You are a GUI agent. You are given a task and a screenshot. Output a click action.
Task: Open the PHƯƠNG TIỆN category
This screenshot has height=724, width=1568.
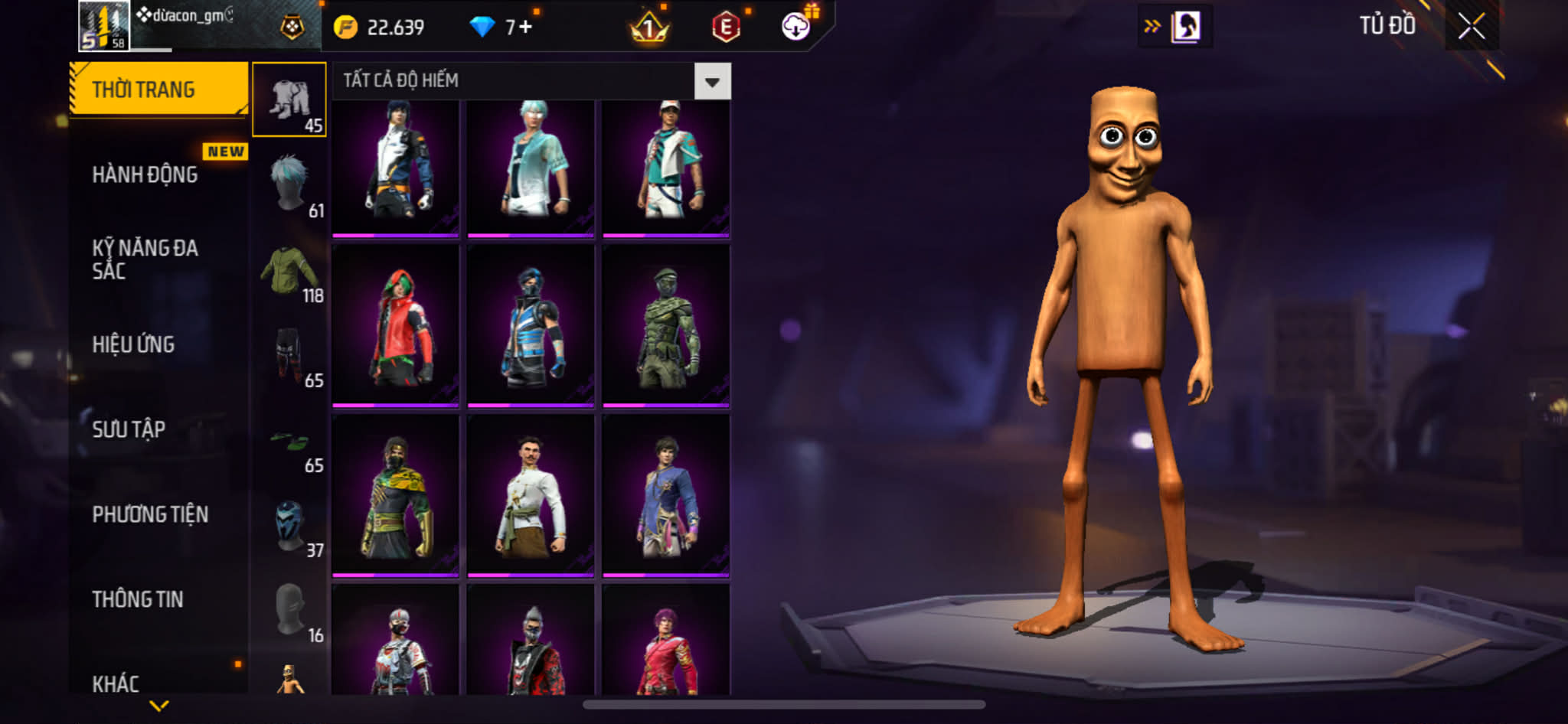point(150,514)
